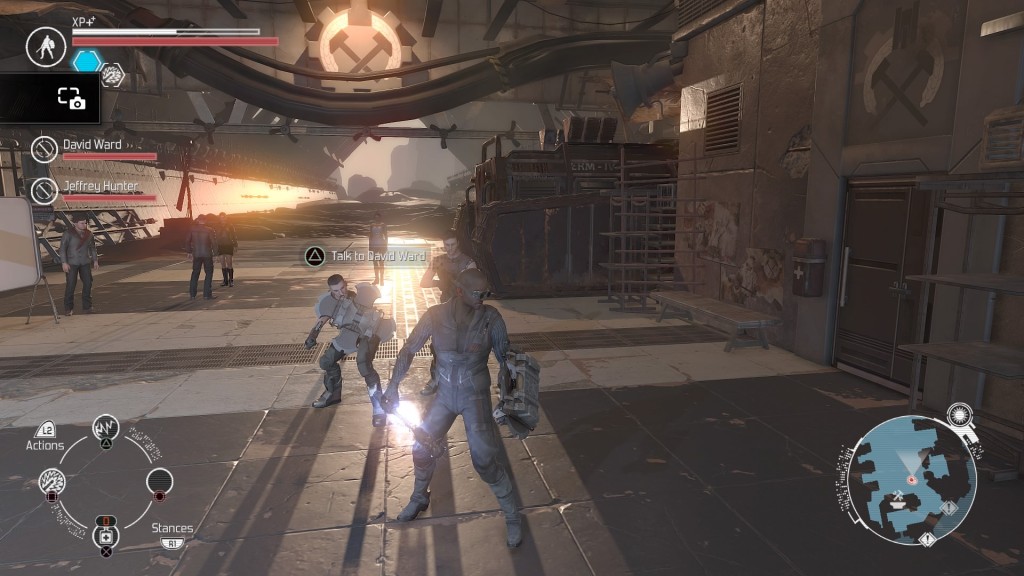Select the empty dark action-wheel slot
This screenshot has height=576, width=1024.
tap(159, 481)
